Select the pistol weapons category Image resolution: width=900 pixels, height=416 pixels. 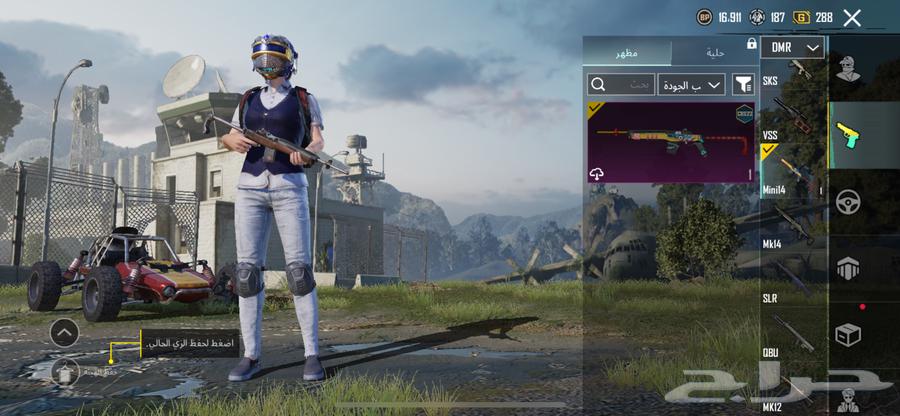coord(848,133)
